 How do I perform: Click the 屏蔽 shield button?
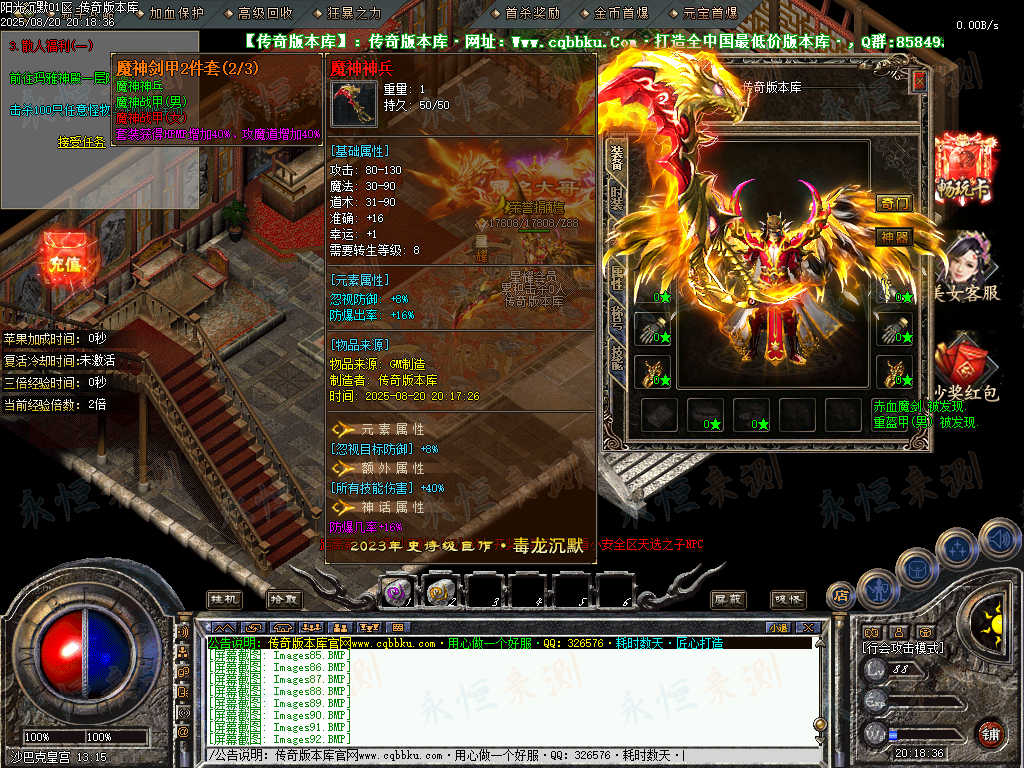tap(727, 598)
